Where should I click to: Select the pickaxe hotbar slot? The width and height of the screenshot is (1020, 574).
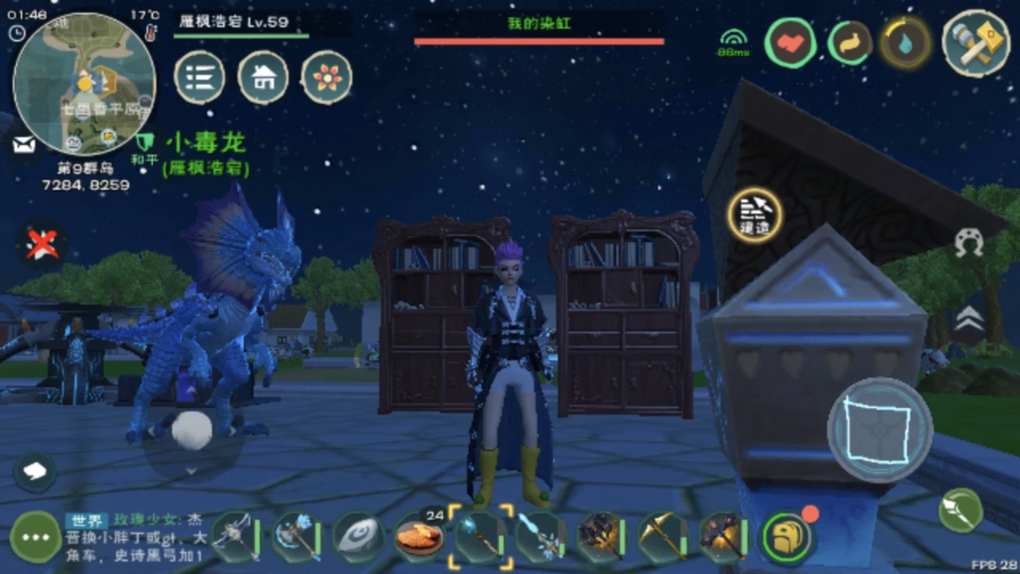(662, 538)
